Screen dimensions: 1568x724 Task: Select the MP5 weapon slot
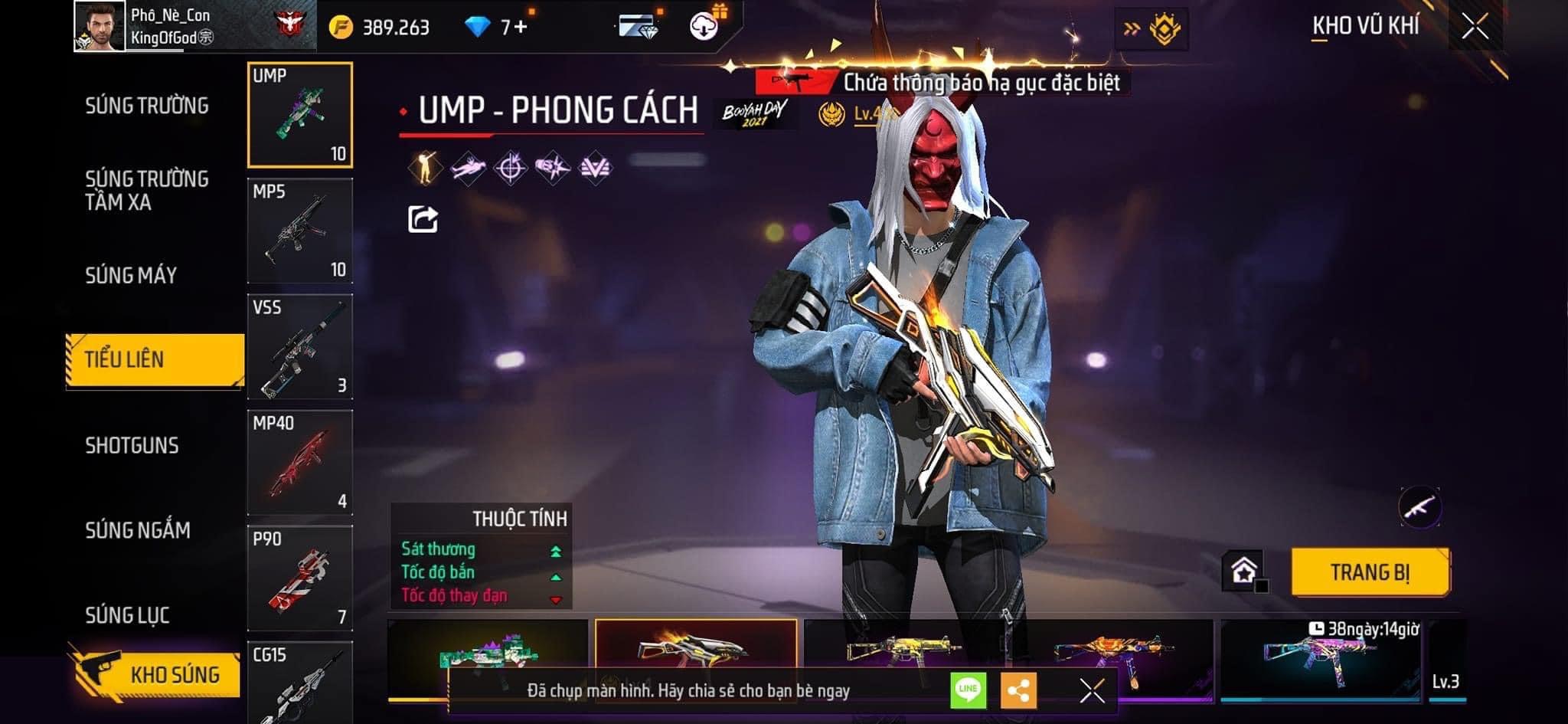(299, 231)
